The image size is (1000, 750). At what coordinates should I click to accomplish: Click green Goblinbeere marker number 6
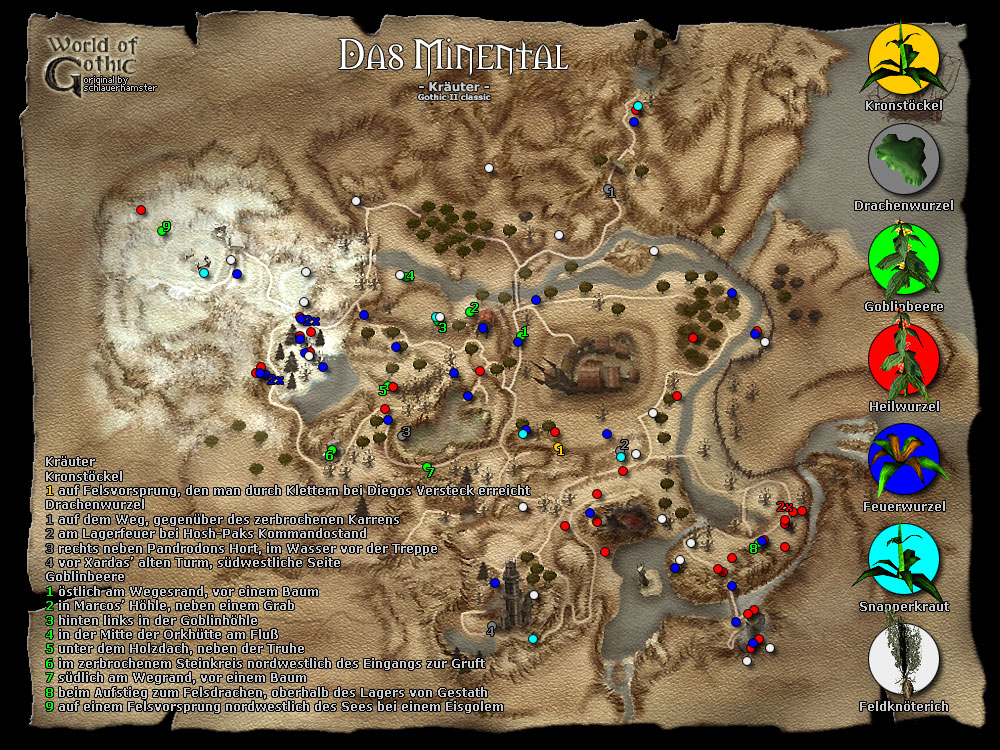click(x=329, y=454)
